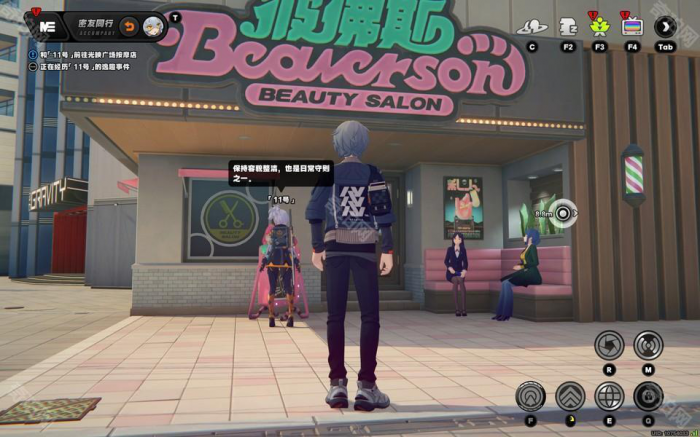Viewport: 700px width, 437px height.
Task: Activate the triple chevron sprint button
Action: 570,396
